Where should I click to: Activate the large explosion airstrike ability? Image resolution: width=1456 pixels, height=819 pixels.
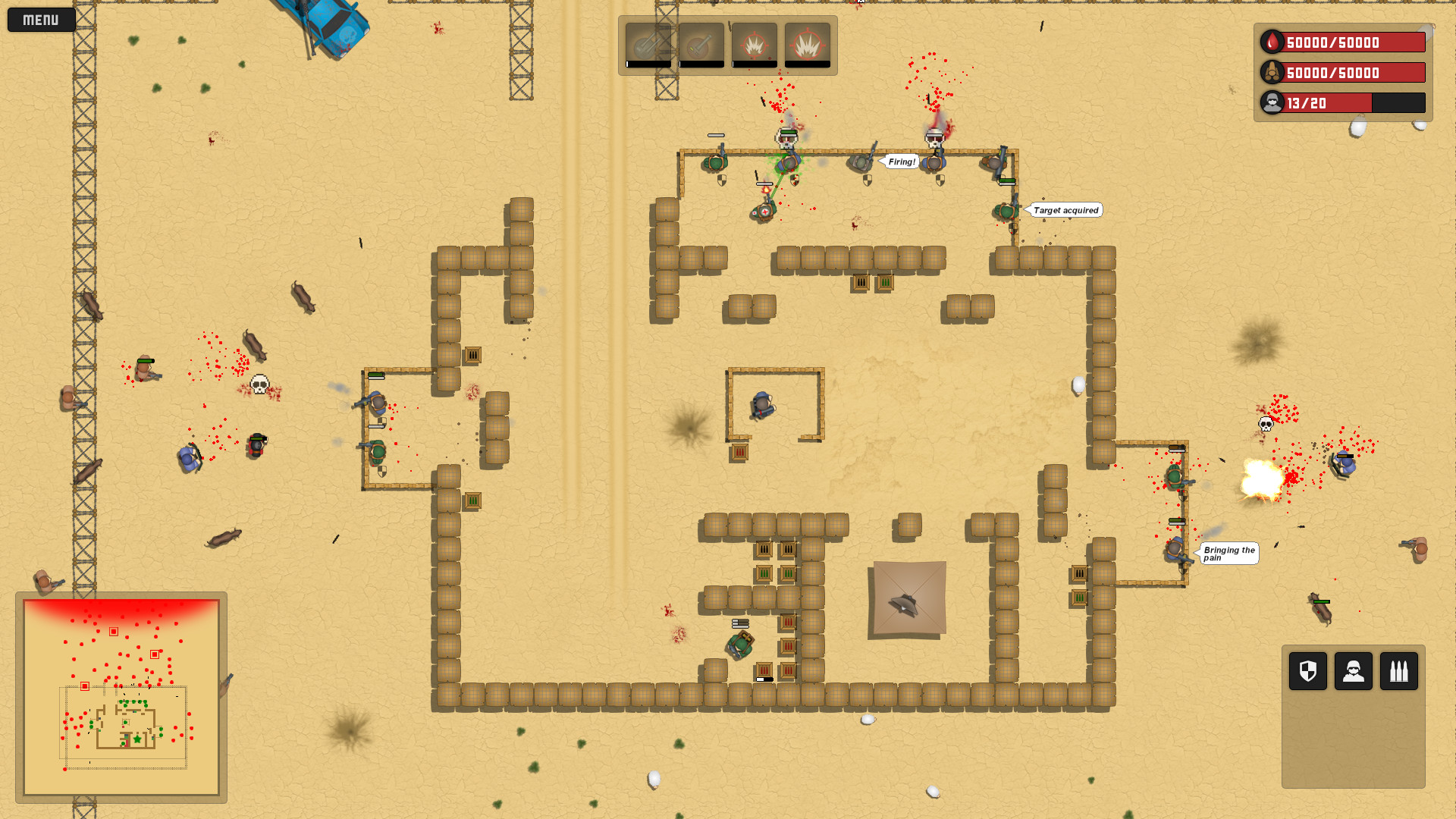pyautogui.click(x=808, y=43)
